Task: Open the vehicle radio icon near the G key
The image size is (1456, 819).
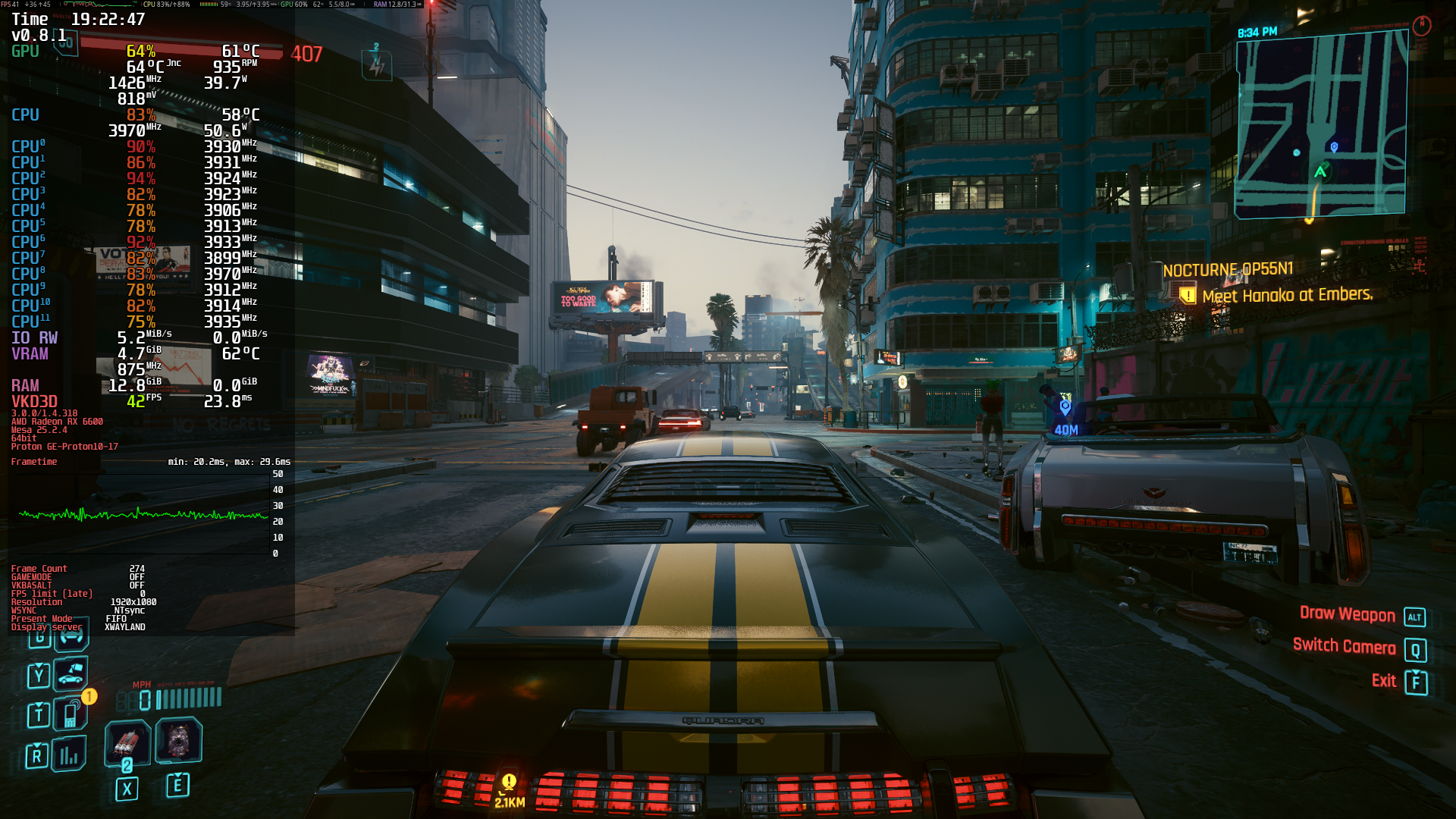Action: [72, 635]
